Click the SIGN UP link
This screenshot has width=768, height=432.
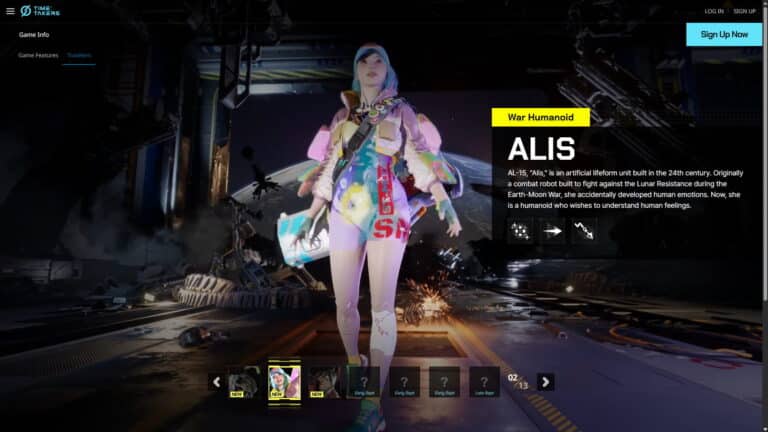pos(744,11)
